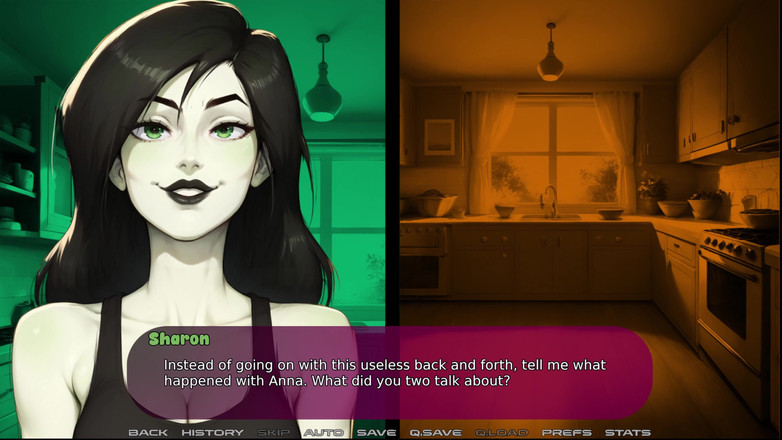
Task: Open the dialogue HISTORY log
Action: pos(212,432)
